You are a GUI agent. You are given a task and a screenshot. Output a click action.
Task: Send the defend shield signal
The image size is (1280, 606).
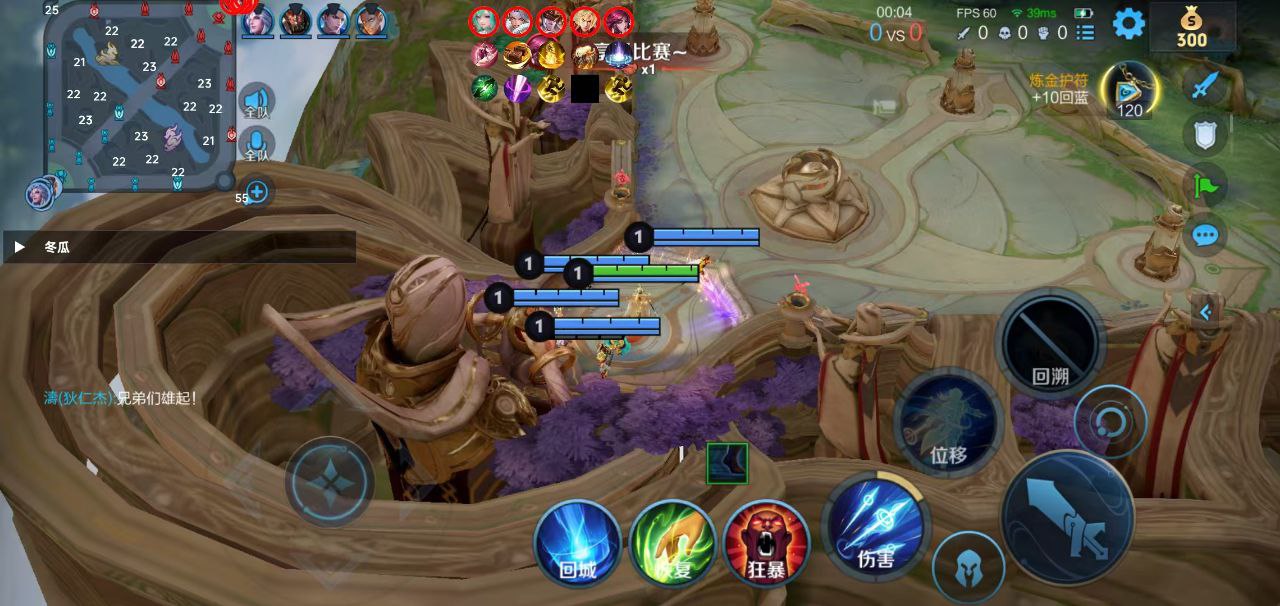click(x=1205, y=134)
